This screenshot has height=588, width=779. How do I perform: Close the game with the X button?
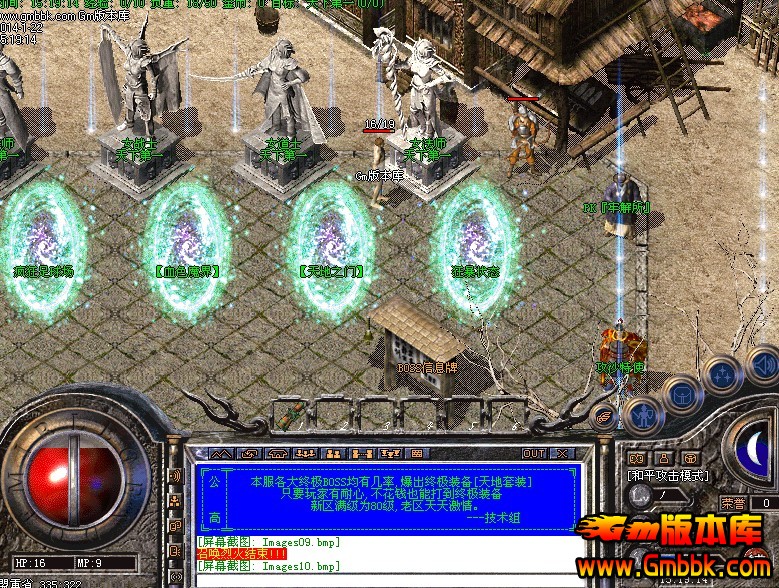click(x=563, y=454)
